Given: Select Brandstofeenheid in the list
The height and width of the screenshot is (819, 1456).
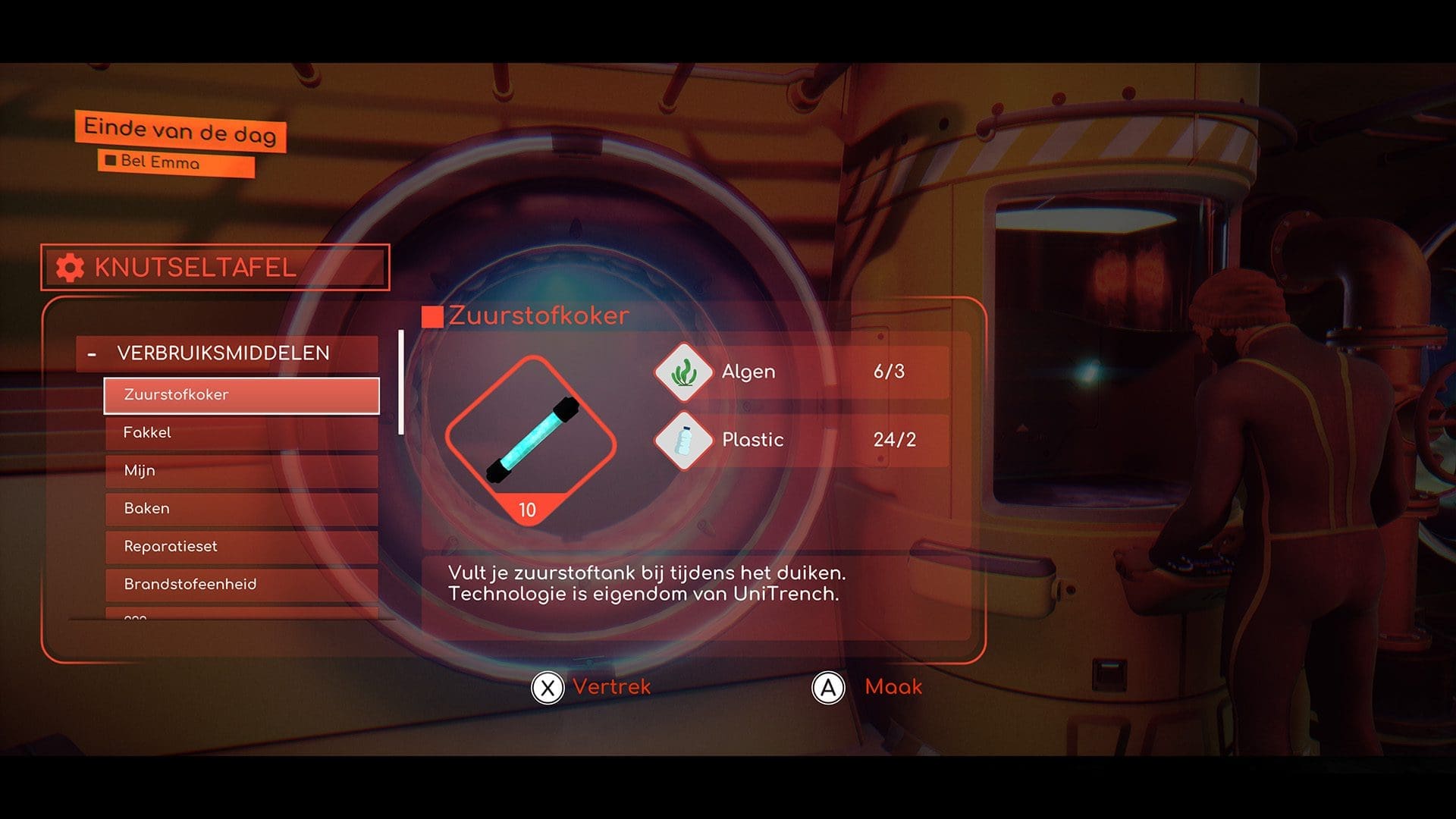Looking at the screenshot, I should (241, 585).
